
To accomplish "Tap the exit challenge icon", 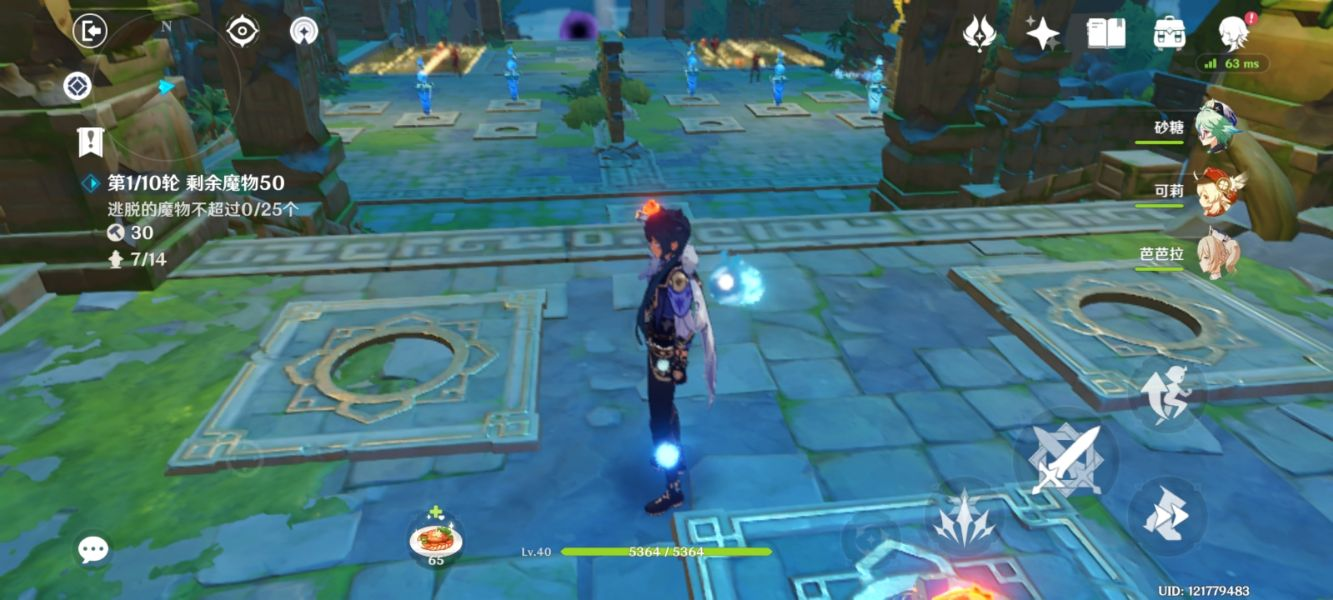I will coord(91,31).
